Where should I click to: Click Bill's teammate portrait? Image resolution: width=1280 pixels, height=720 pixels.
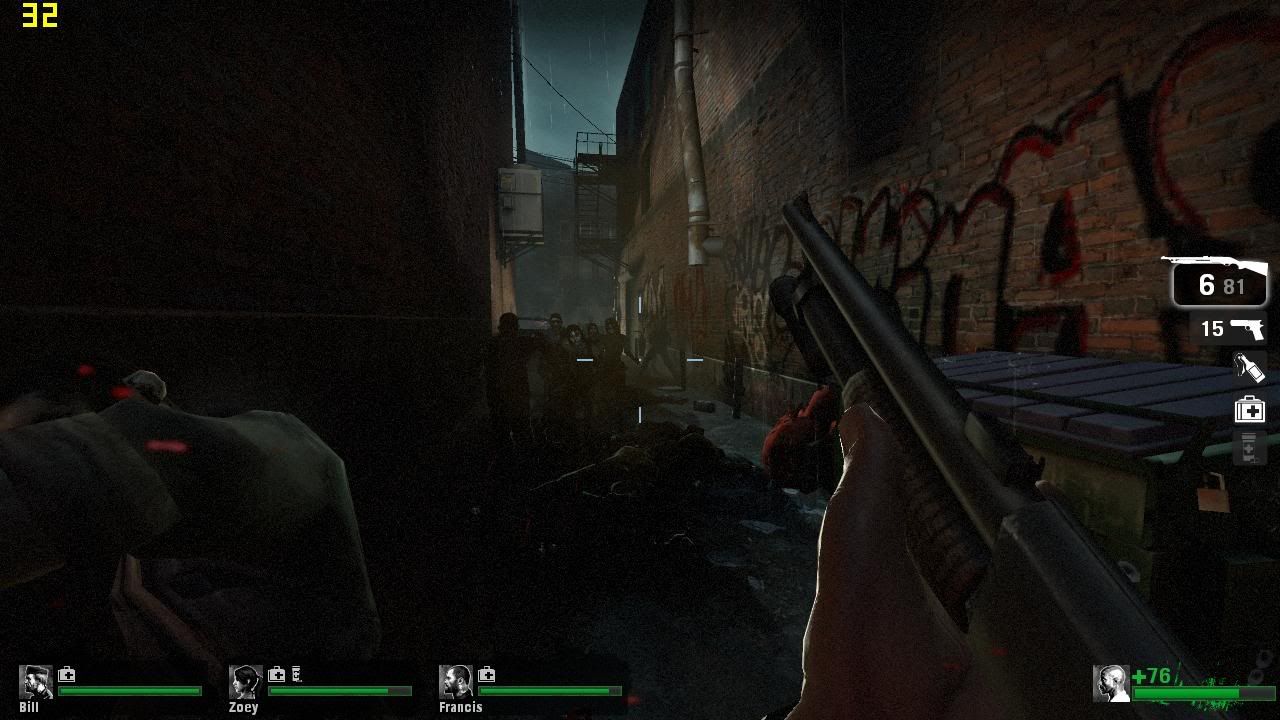click(36, 682)
